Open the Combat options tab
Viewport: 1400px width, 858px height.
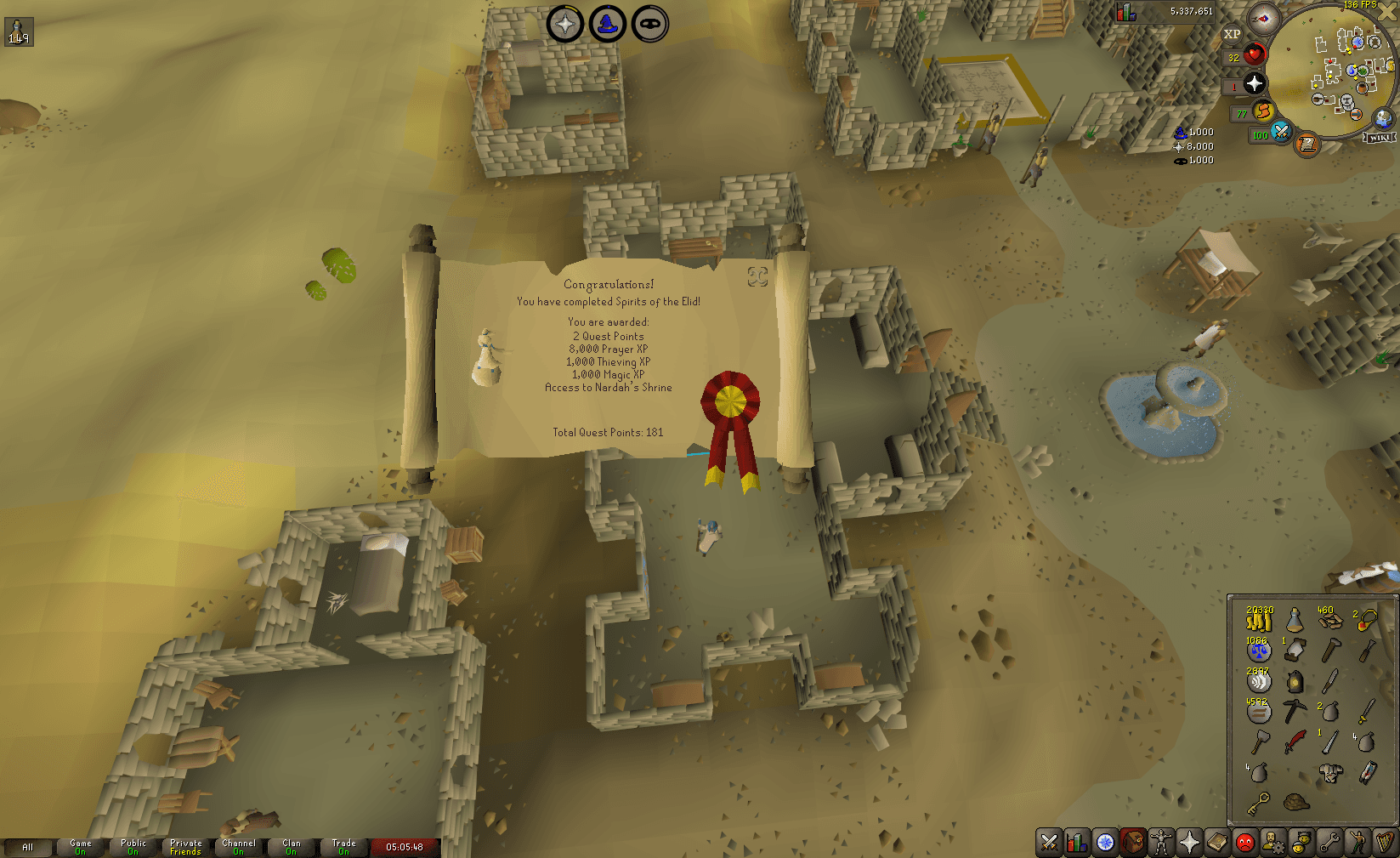pos(1048,842)
